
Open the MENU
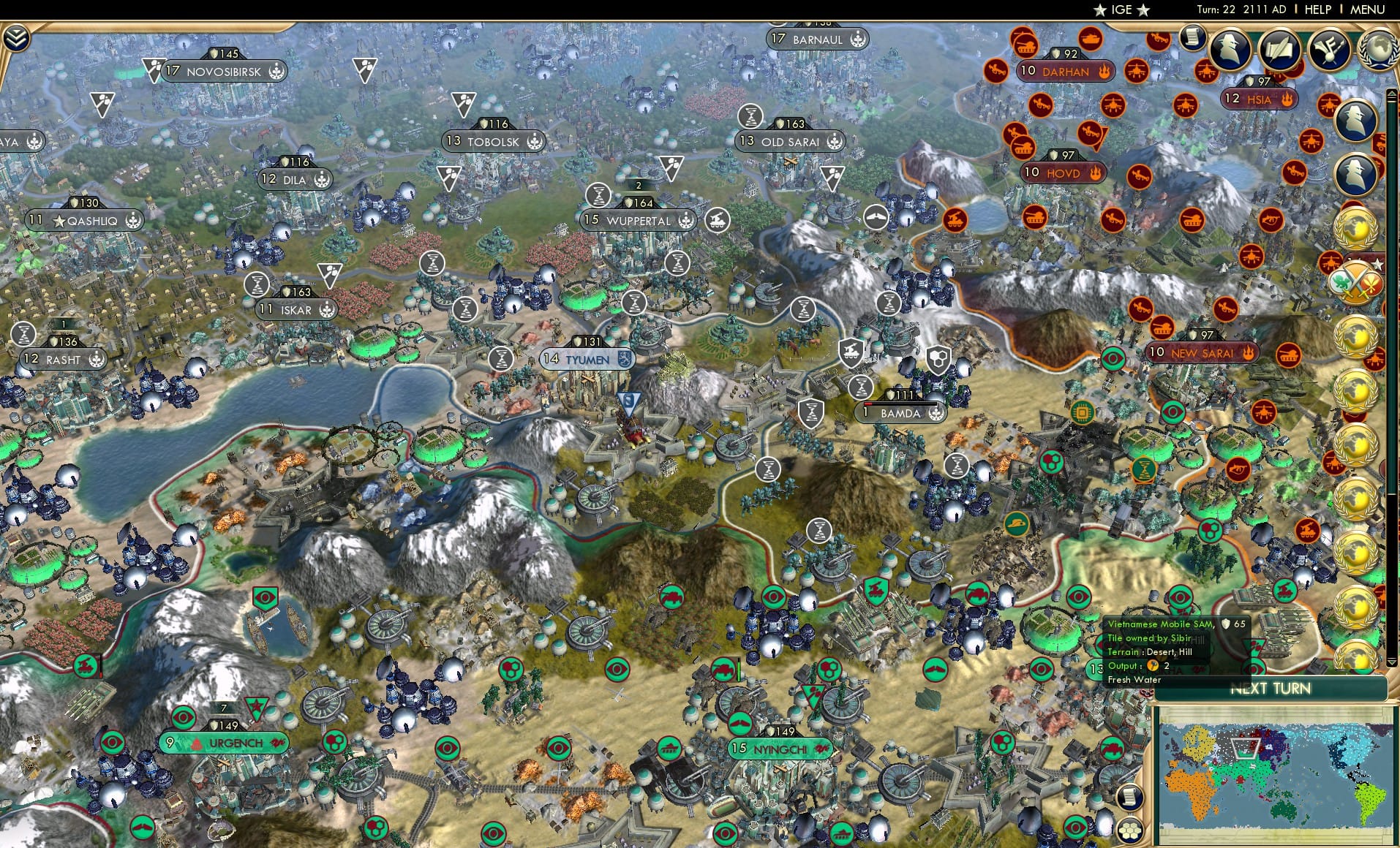pos(1366,10)
